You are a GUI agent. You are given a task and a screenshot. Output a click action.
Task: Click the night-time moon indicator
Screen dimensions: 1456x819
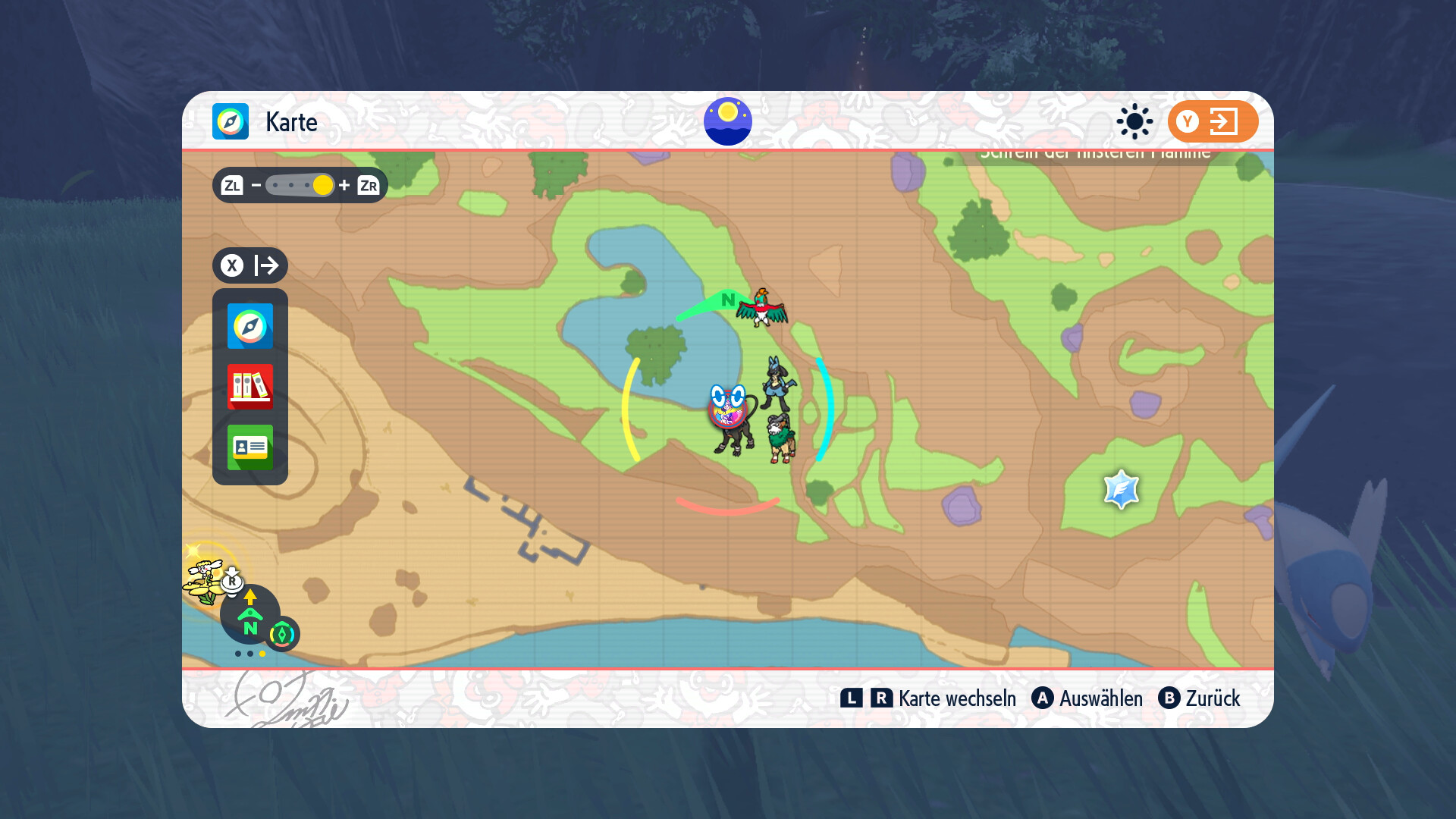728,121
